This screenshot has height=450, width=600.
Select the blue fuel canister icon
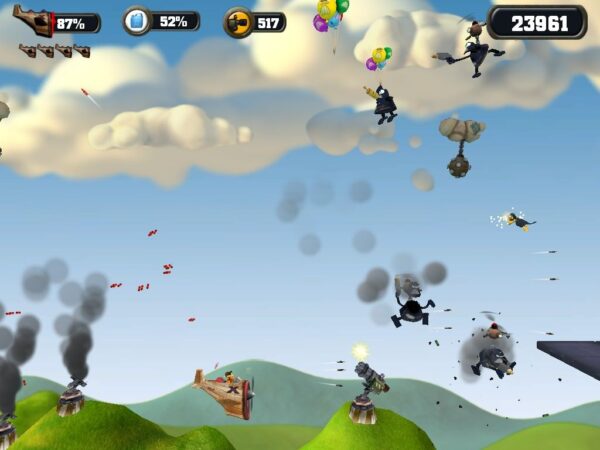point(137,21)
